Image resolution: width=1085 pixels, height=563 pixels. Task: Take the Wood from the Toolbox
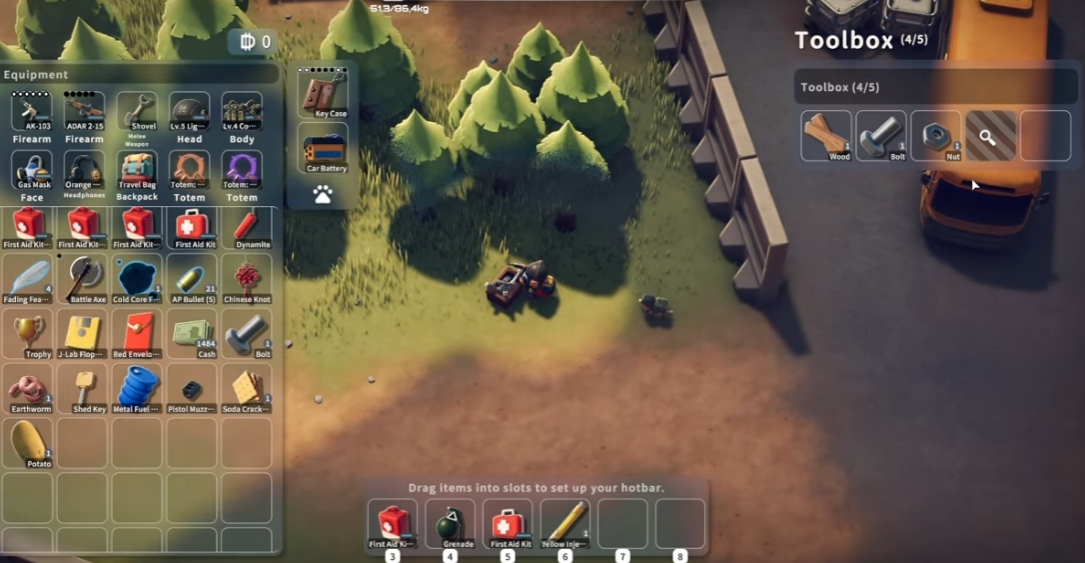pyautogui.click(x=826, y=136)
